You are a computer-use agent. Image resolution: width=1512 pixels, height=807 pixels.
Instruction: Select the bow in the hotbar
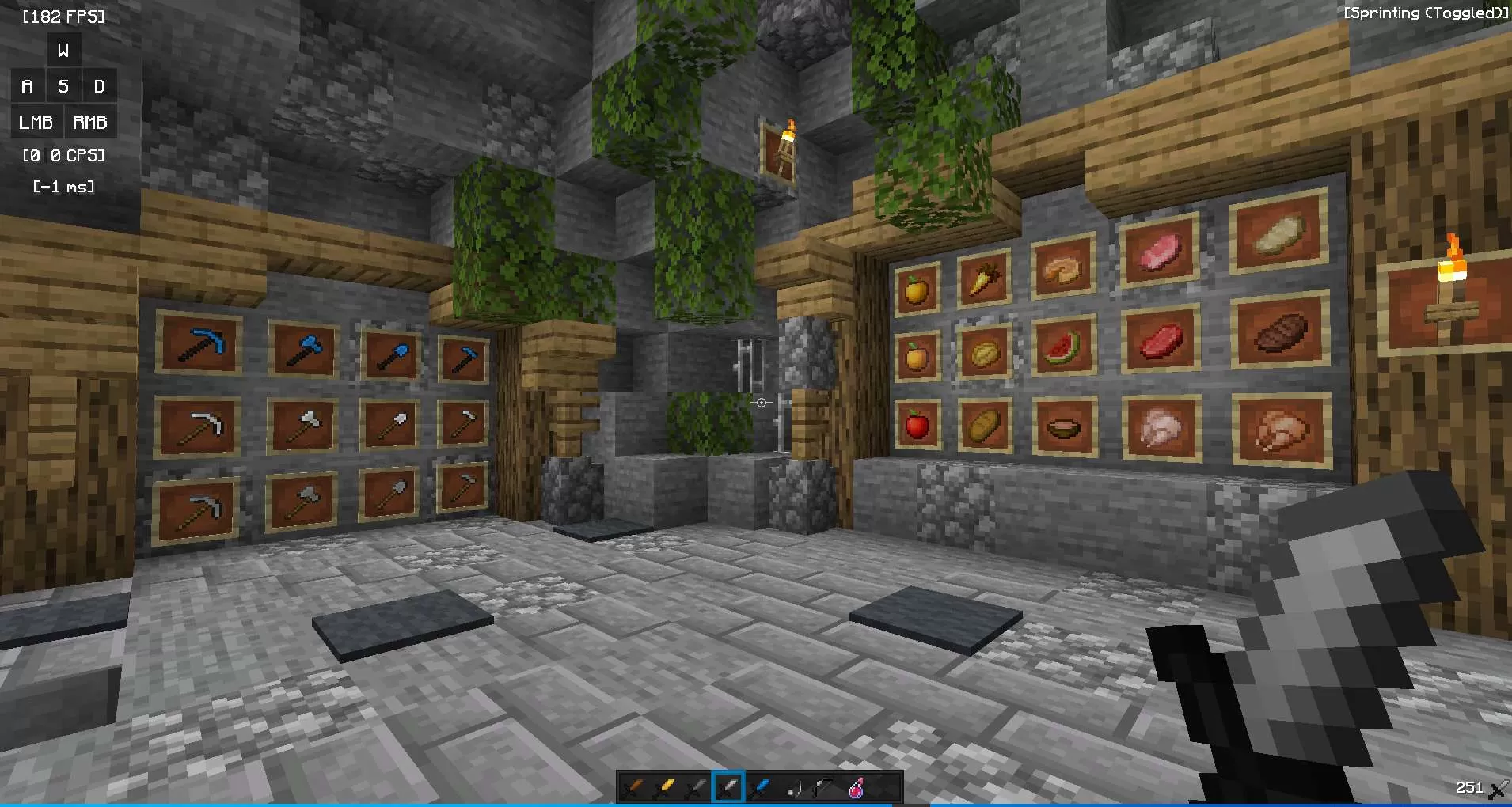pos(826,786)
